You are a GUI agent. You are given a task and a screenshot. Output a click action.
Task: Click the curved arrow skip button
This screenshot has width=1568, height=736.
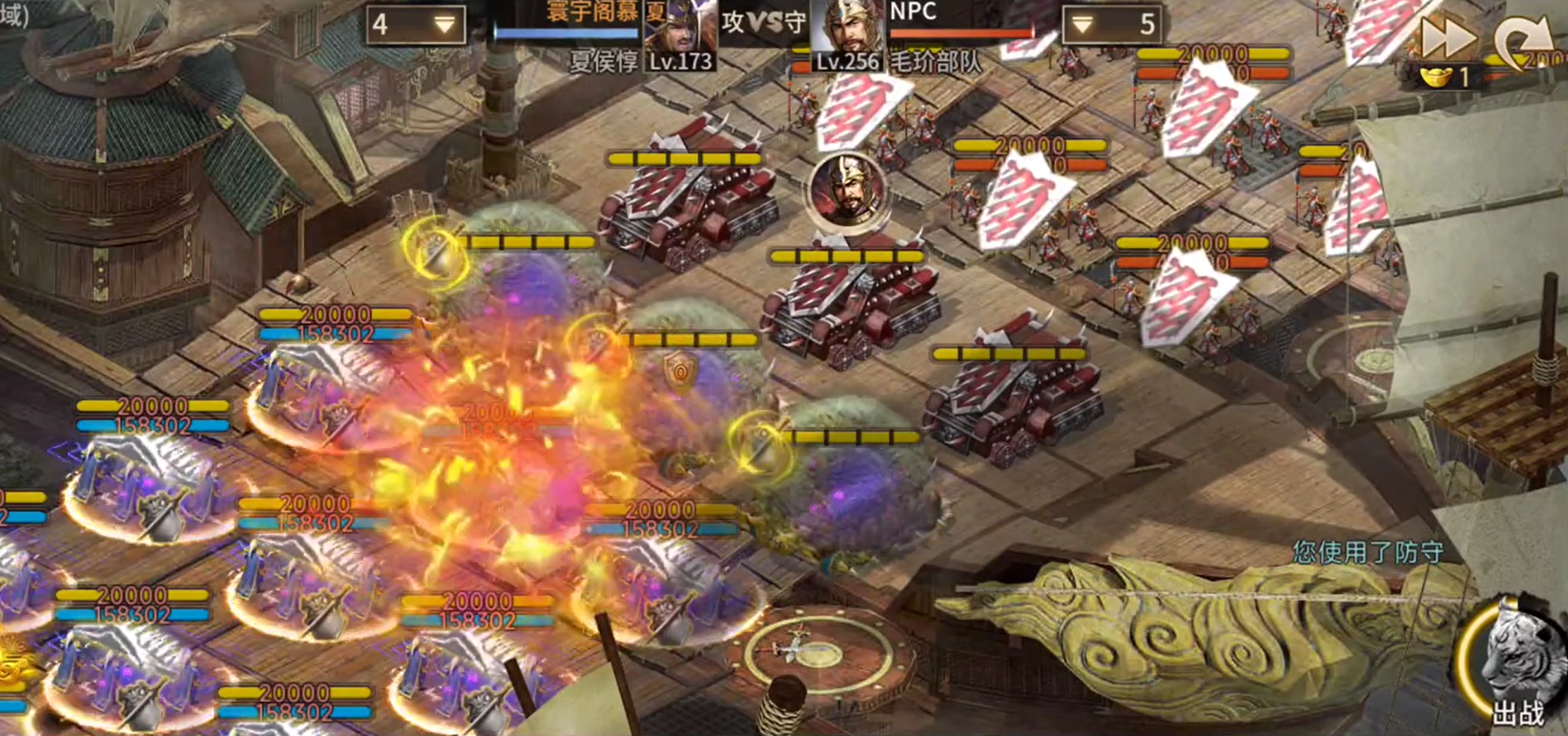pyautogui.click(x=1522, y=42)
